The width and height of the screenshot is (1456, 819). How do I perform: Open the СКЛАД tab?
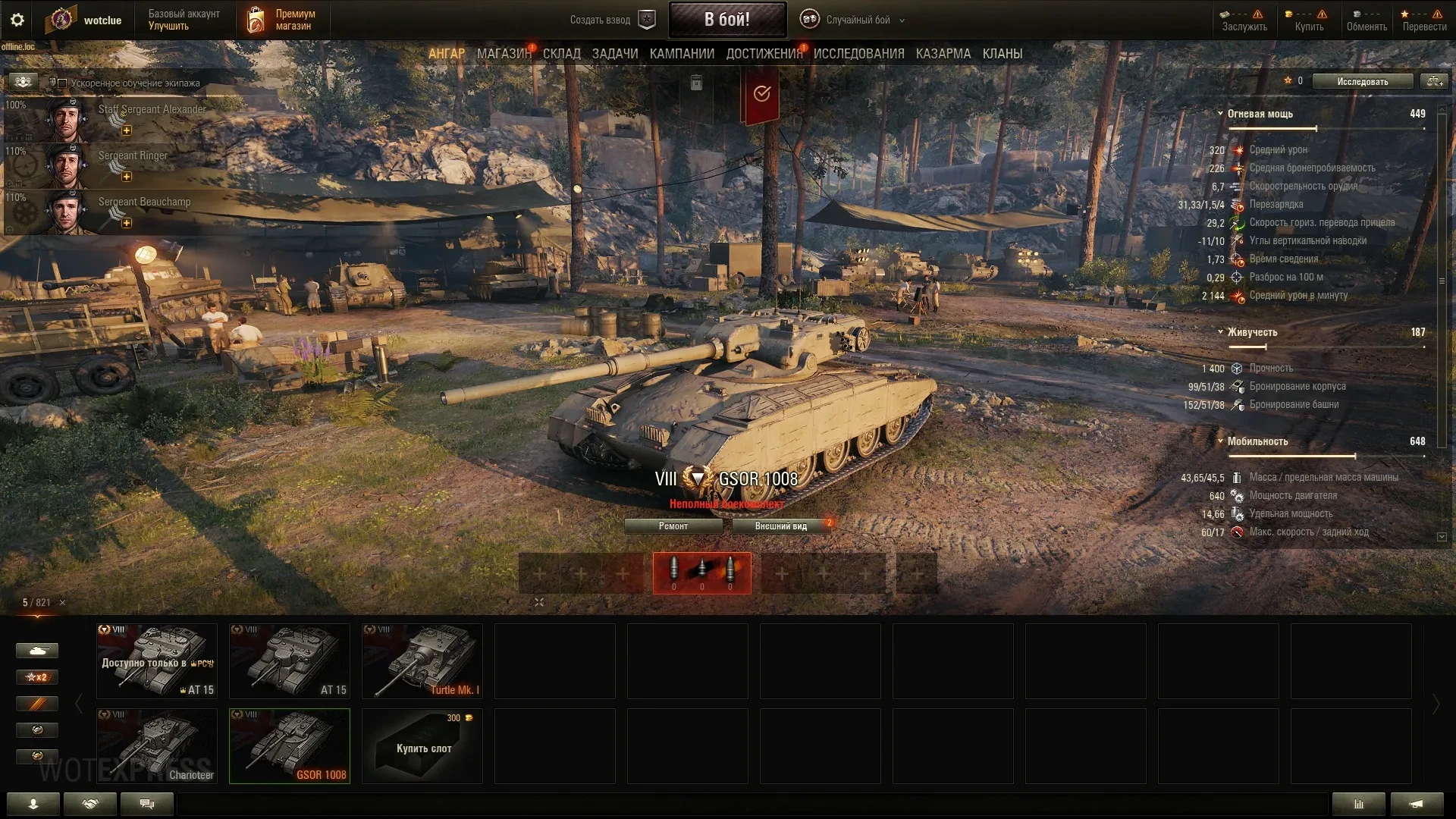[x=561, y=54]
